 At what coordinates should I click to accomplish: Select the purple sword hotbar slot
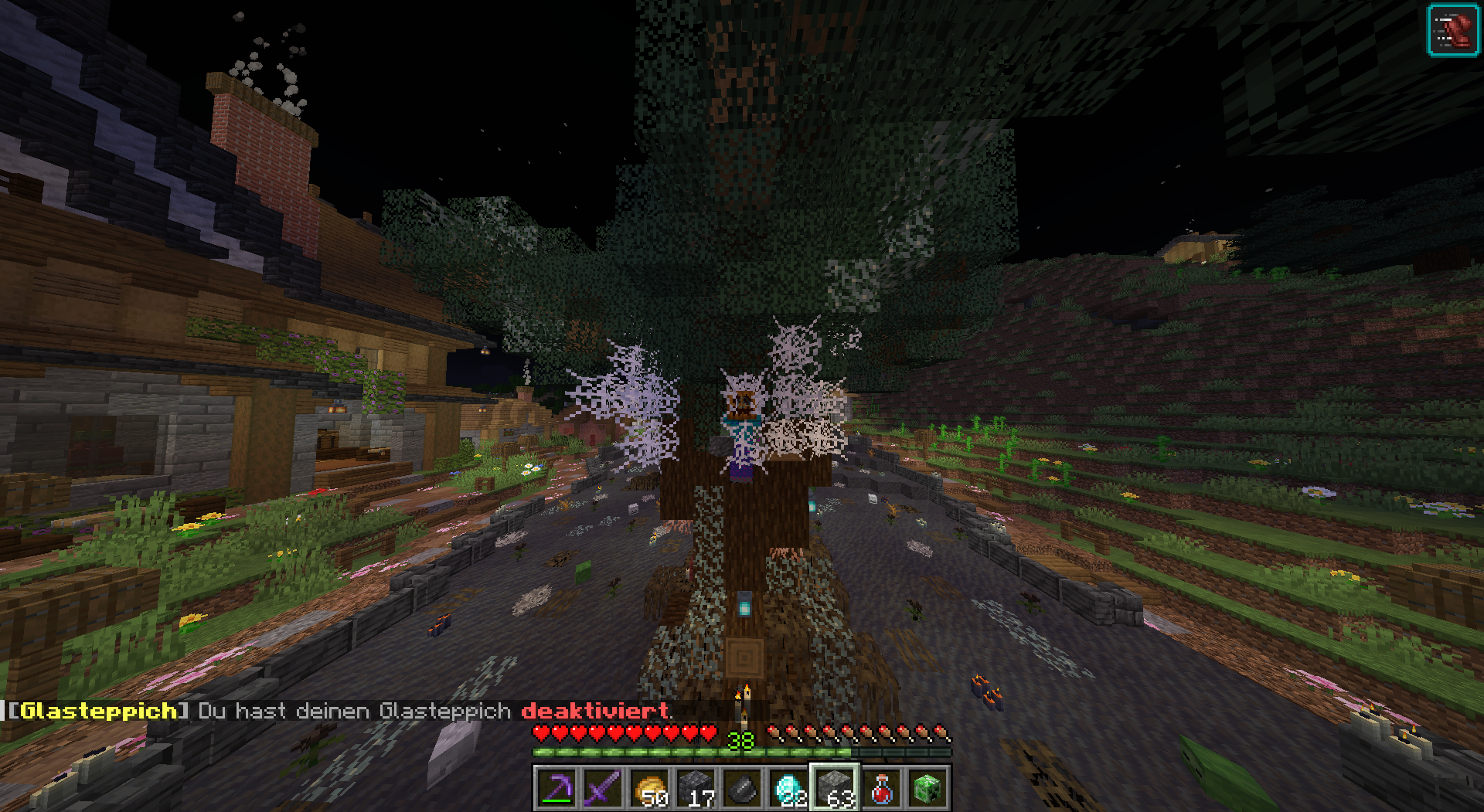(603, 789)
